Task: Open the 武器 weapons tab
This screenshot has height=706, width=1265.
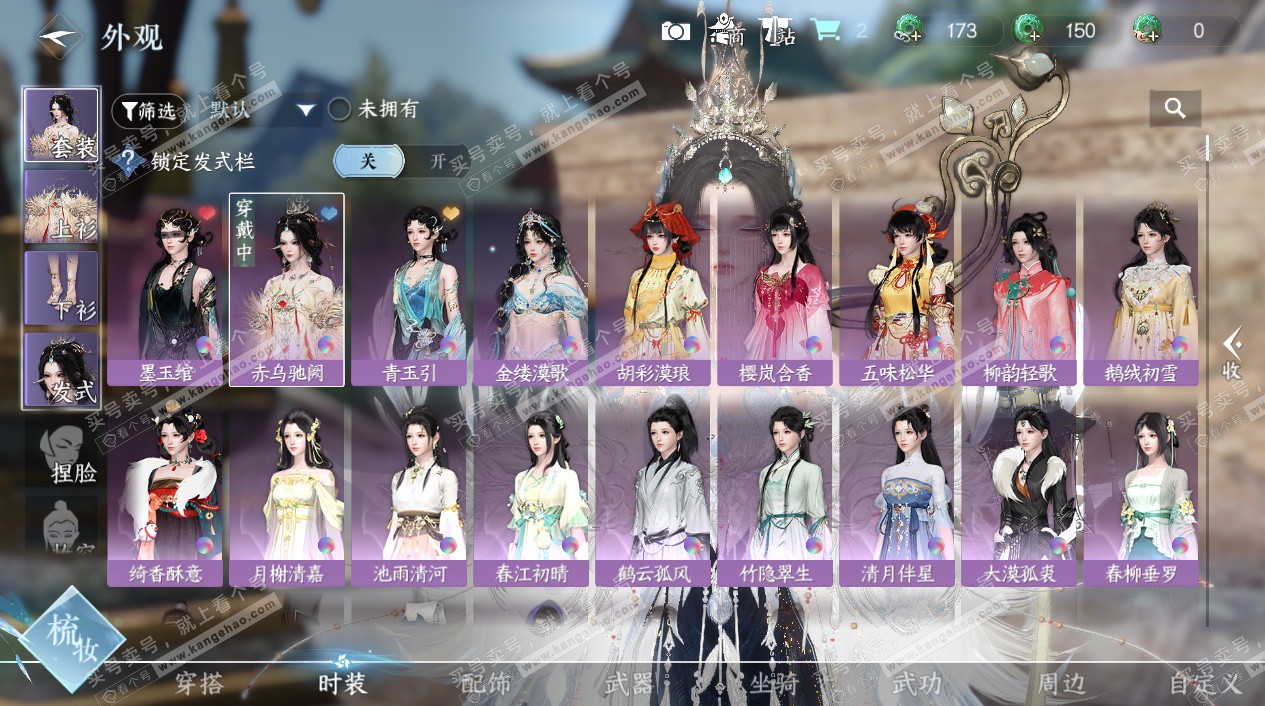Action: (629, 684)
